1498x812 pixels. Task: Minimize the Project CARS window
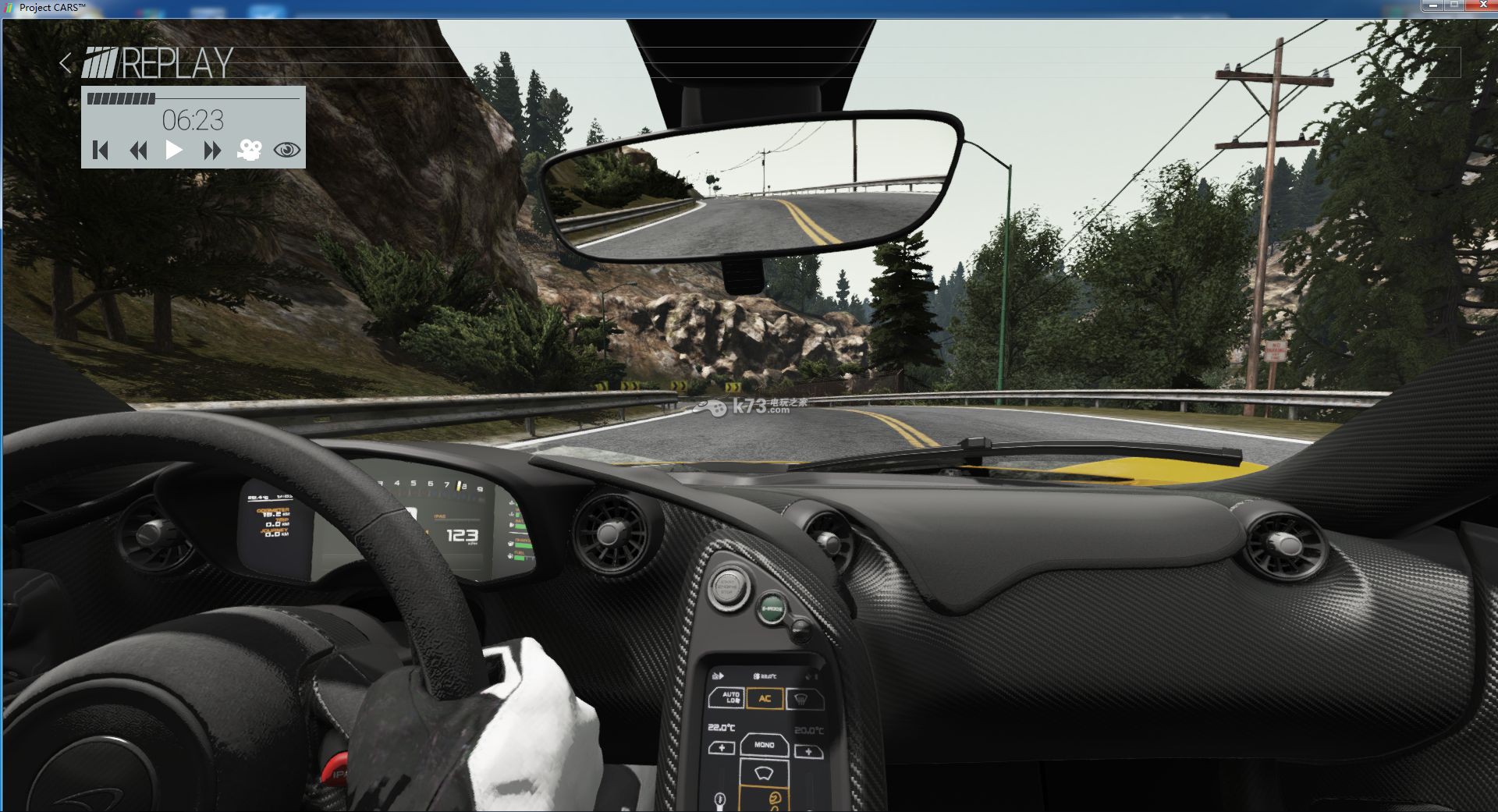pyautogui.click(x=1433, y=5)
